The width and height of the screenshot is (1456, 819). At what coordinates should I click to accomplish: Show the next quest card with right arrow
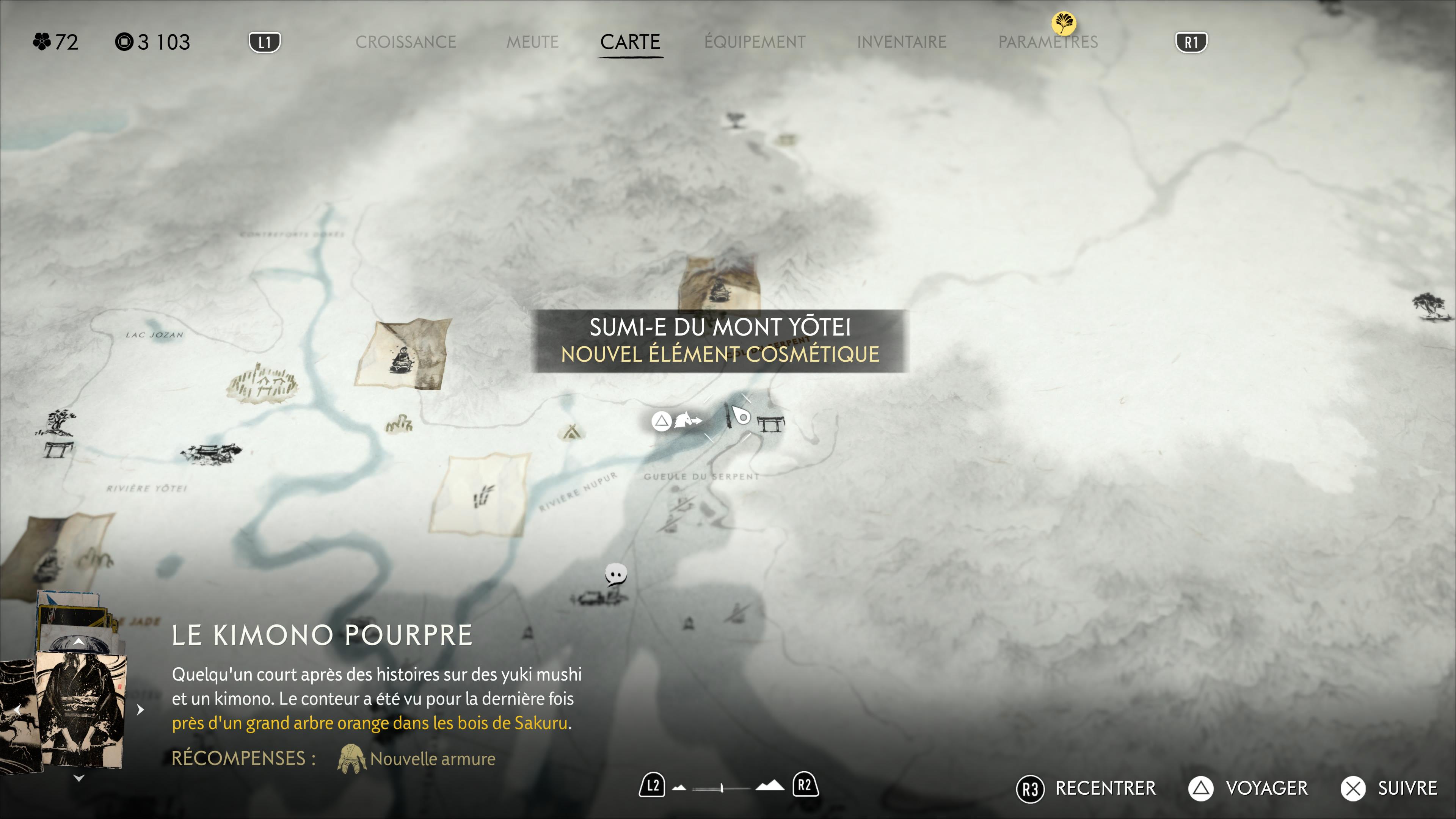pyautogui.click(x=140, y=709)
